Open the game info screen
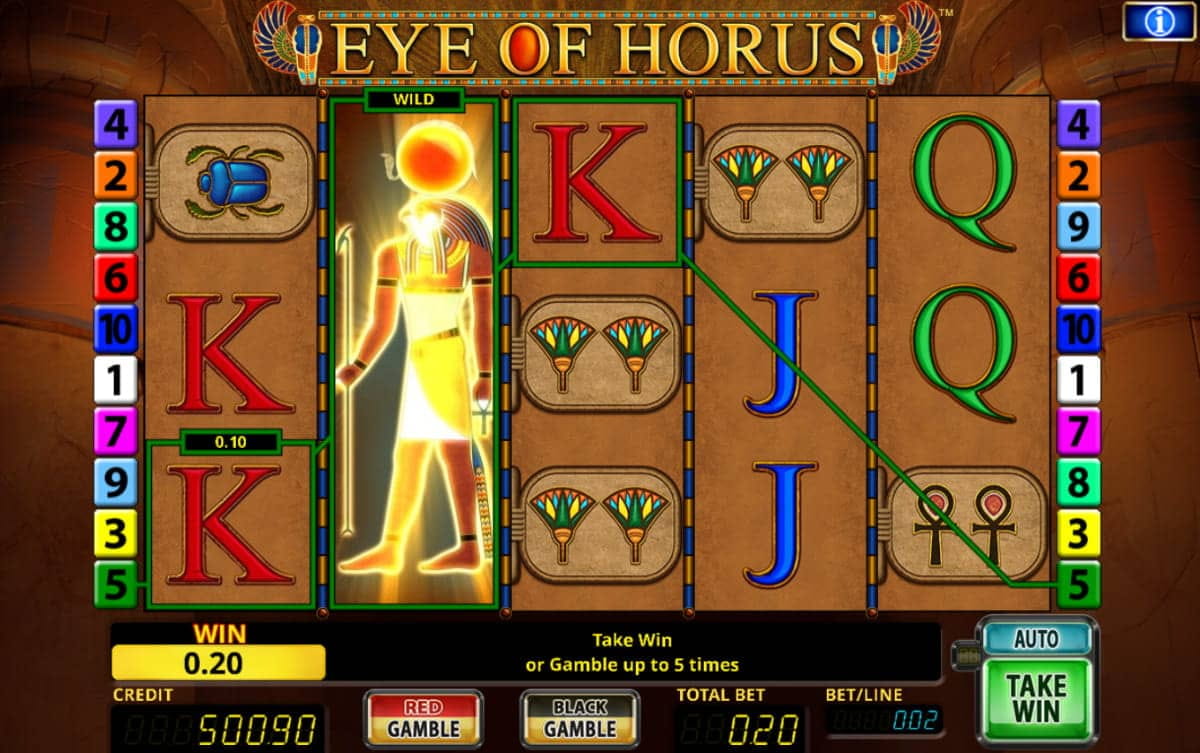This screenshot has width=1200, height=753. (1158, 21)
